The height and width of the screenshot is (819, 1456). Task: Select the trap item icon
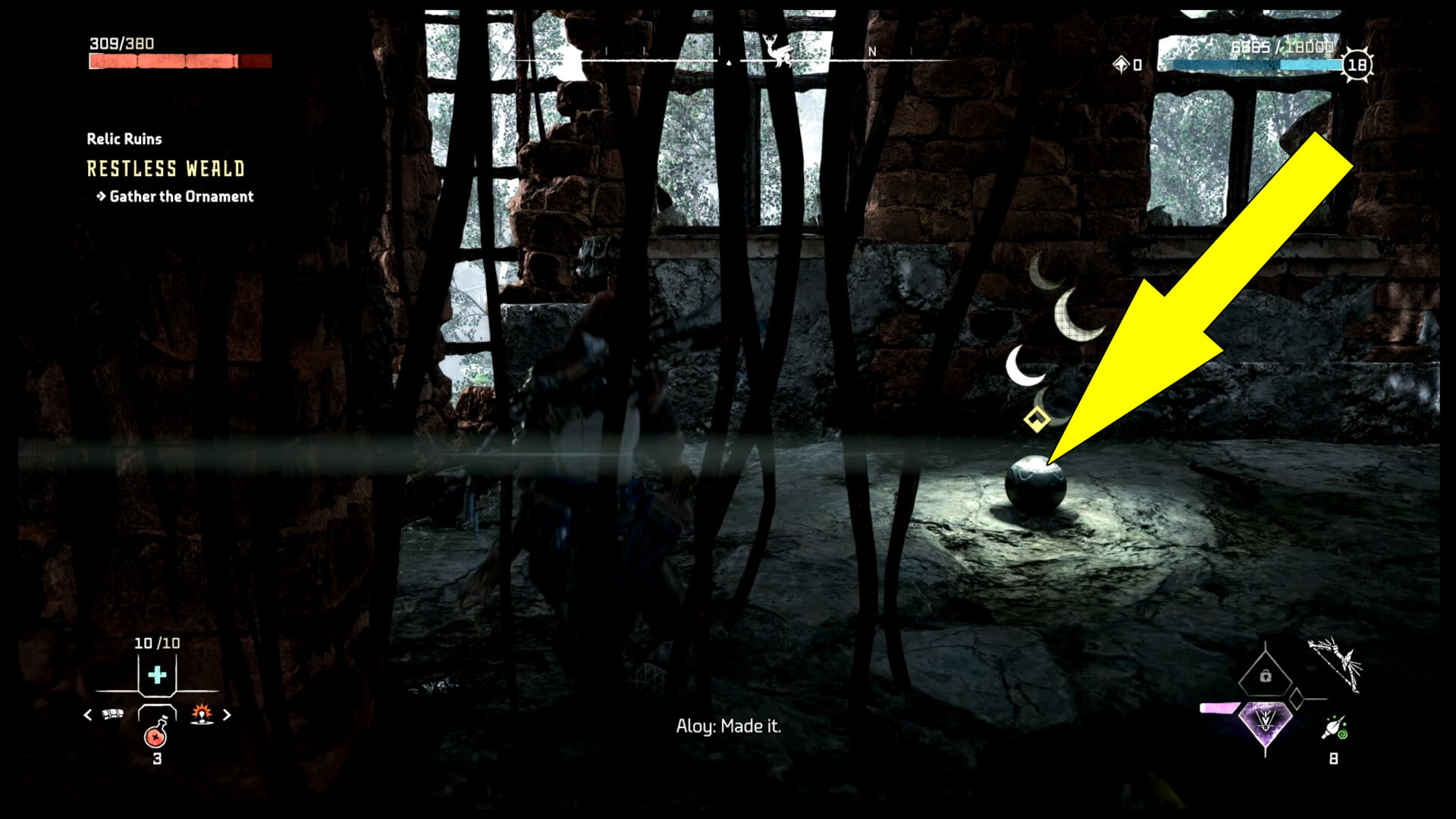201,714
